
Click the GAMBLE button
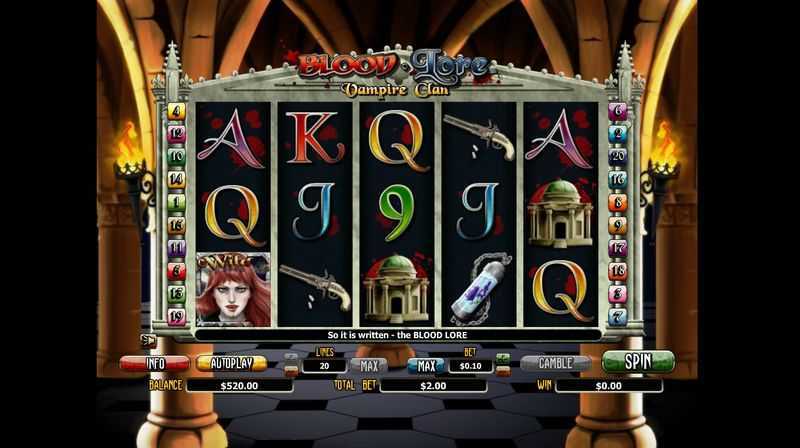pyautogui.click(x=556, y=363)
